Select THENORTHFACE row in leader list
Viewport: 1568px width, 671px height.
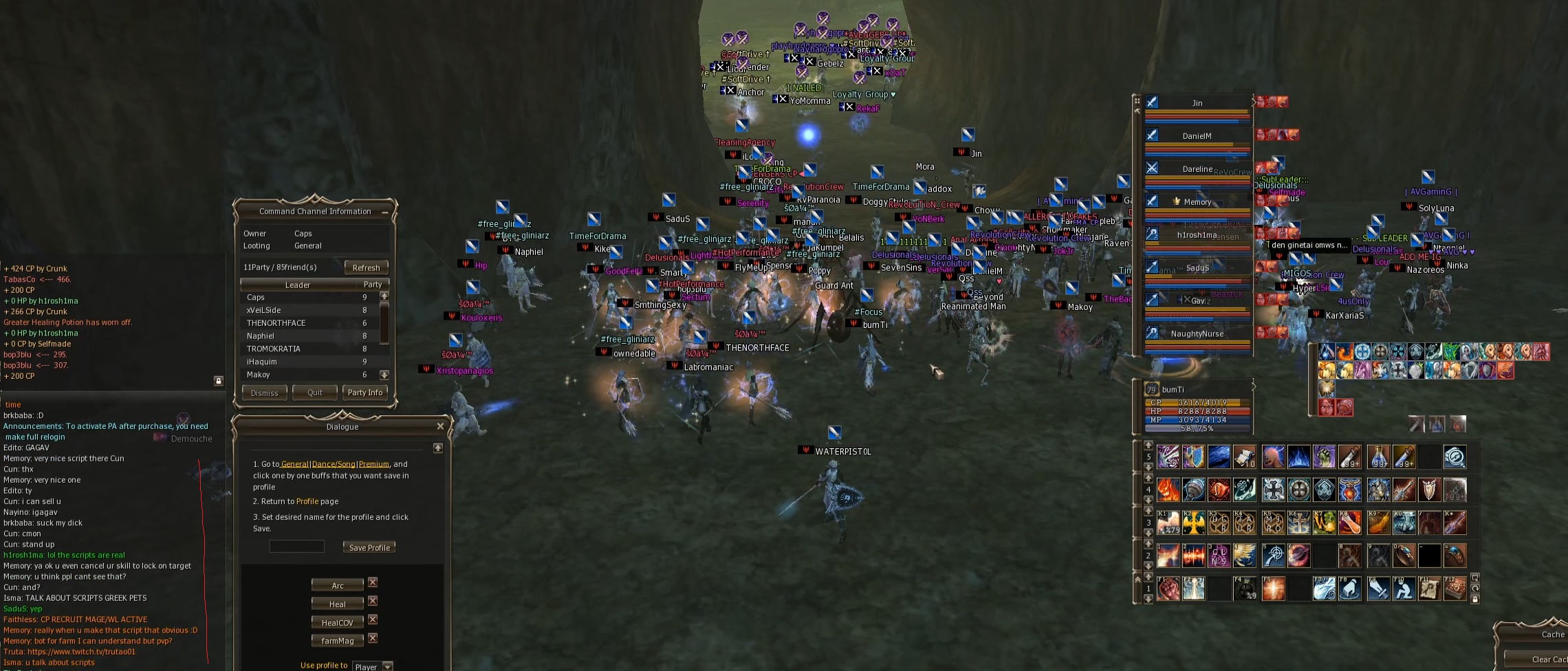[x=276, y=323]
